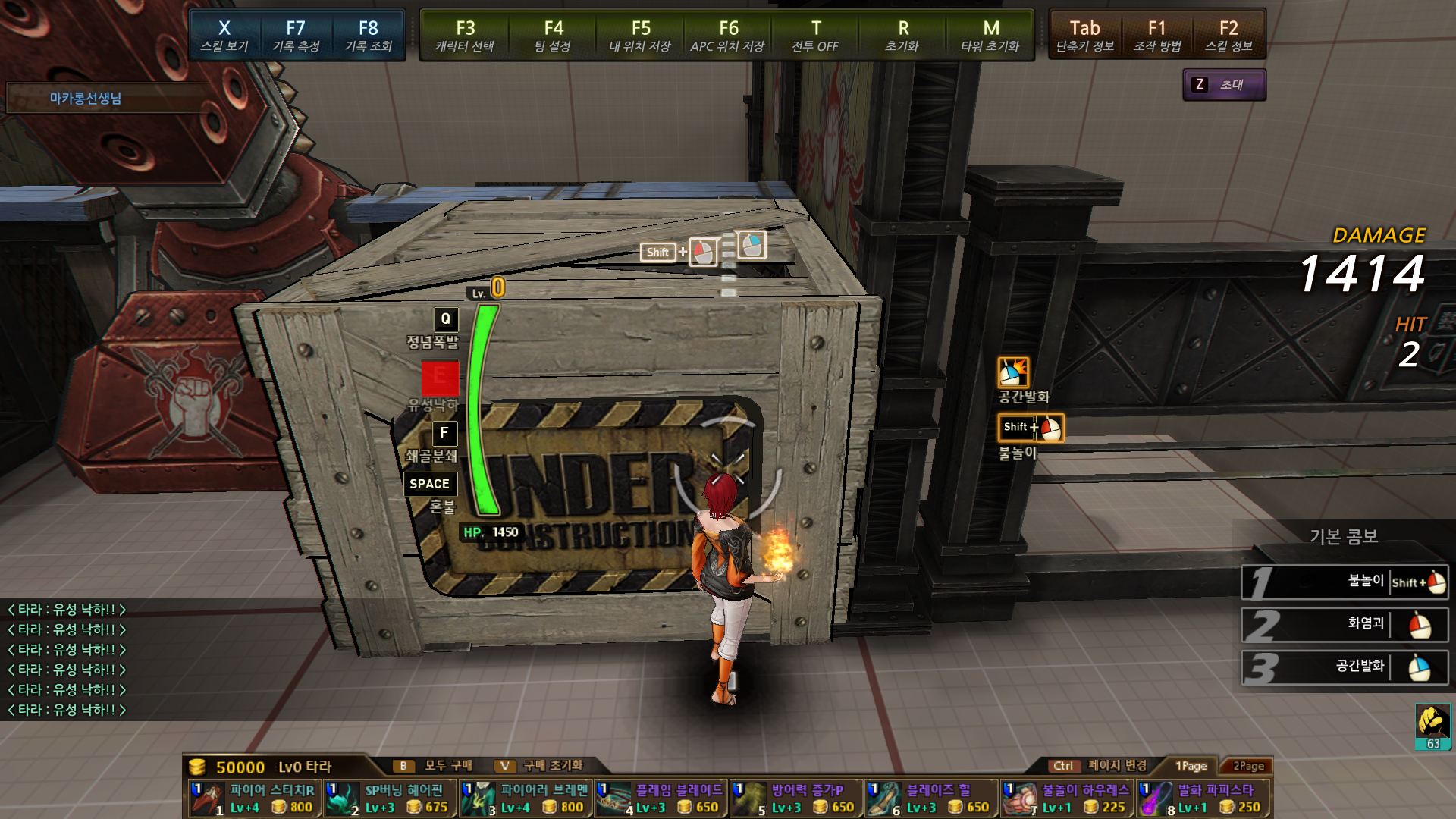Purchase the 방어력 증가P item
1456x819 pixels.
pos(795,799)
